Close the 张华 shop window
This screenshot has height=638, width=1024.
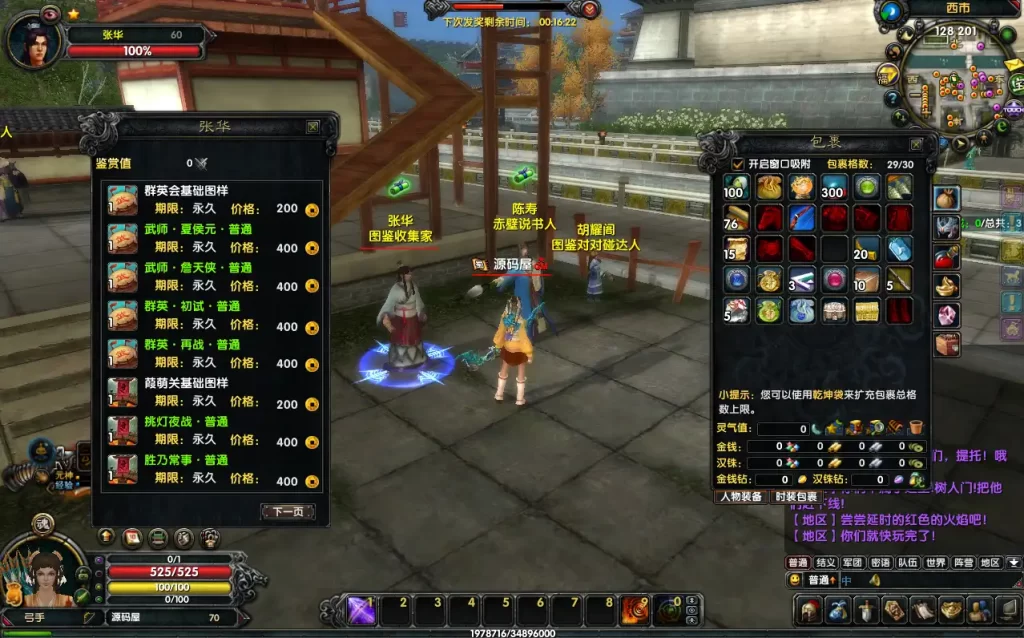(313, 127)
